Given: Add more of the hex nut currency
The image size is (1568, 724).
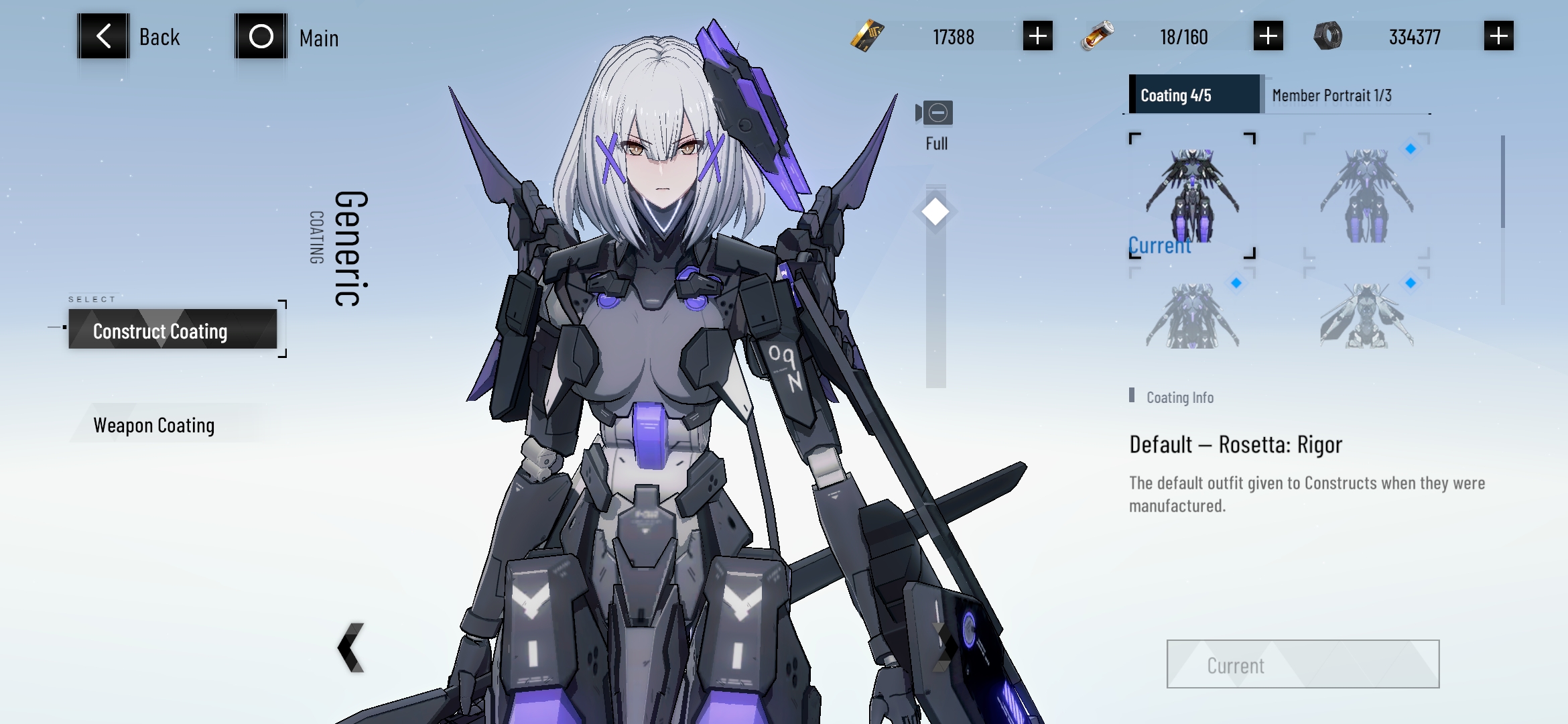Looking at the screenshot, I should point(1498,36).
